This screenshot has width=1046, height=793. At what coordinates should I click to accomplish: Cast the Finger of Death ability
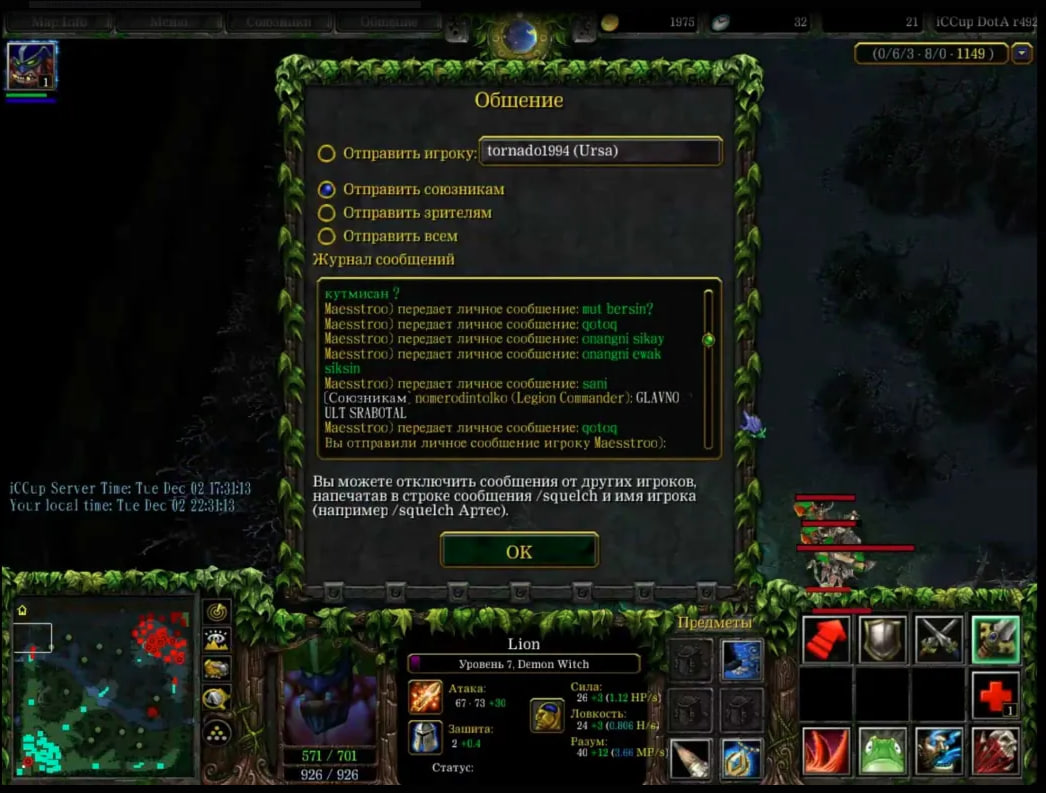pos(995,752)
